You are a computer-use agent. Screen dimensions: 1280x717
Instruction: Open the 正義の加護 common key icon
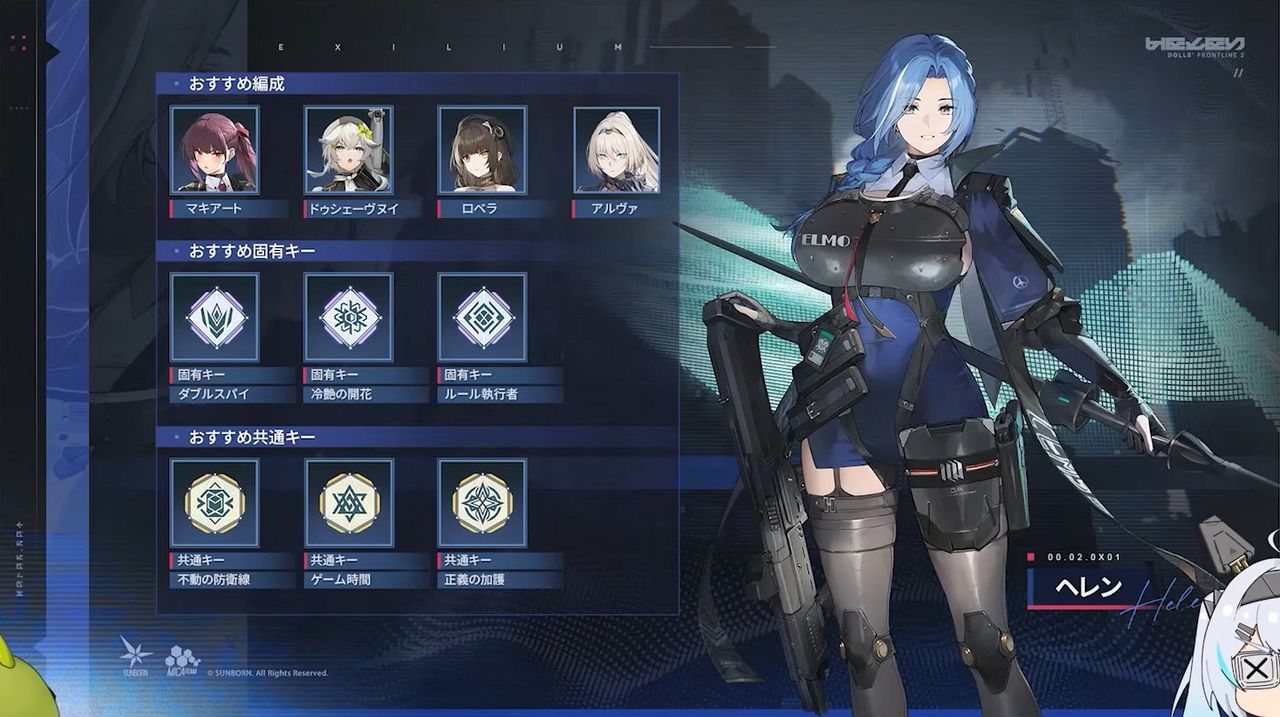click(x=482, y=503)
